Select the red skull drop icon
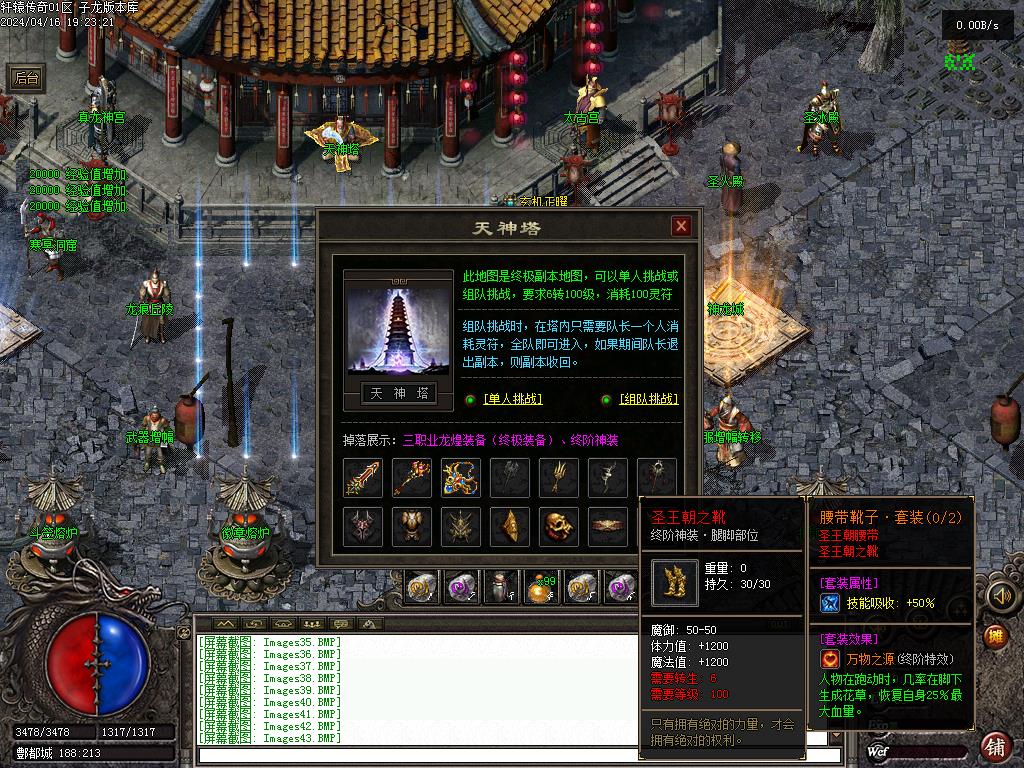The width and height of the screenshot is (1024, 768). (559, 526)
